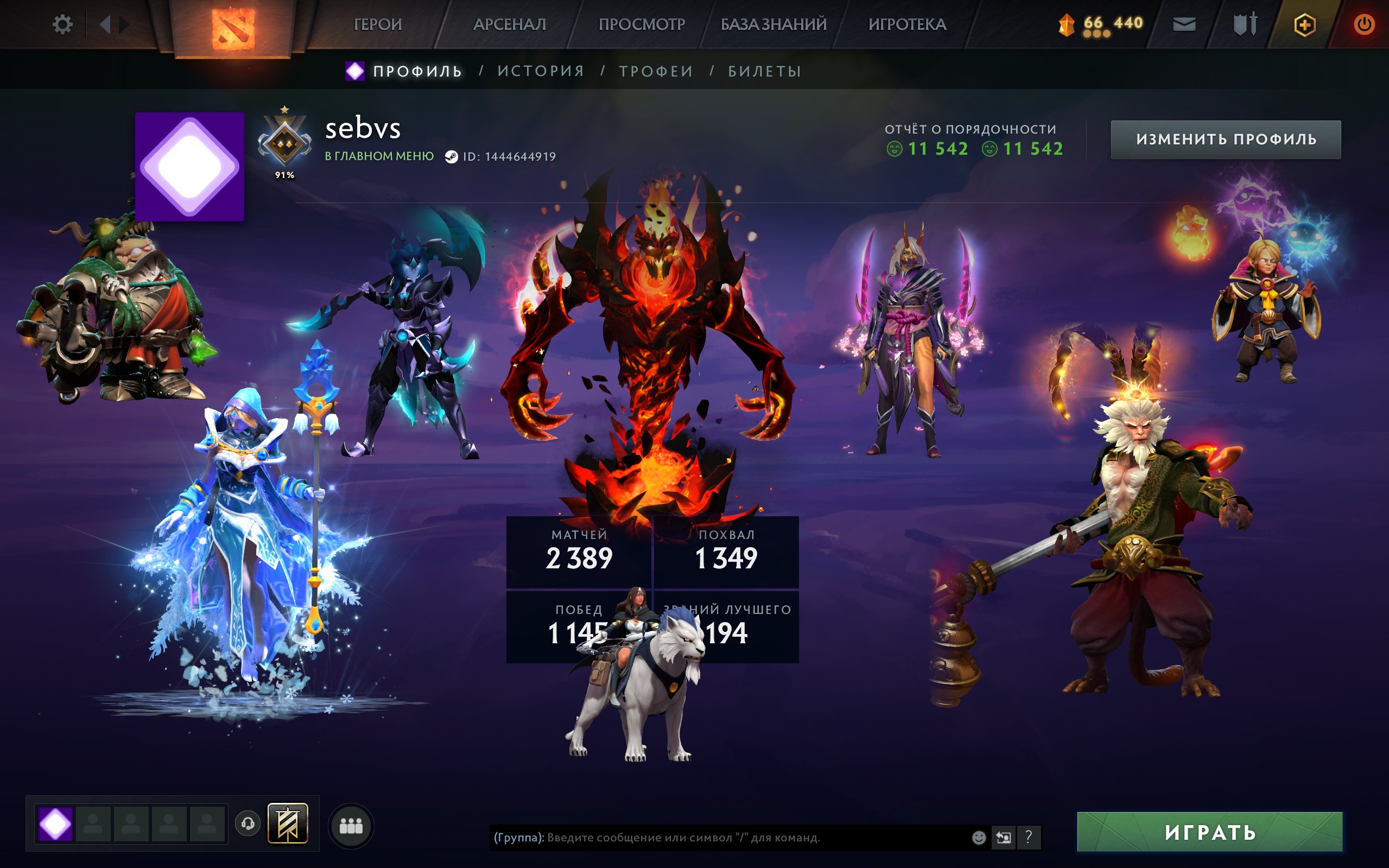Image resolution: width=1389 pixels, height=868 pixels.
Task: Switch to the ИСТОРИЯ tab
Action: (540, 70)
